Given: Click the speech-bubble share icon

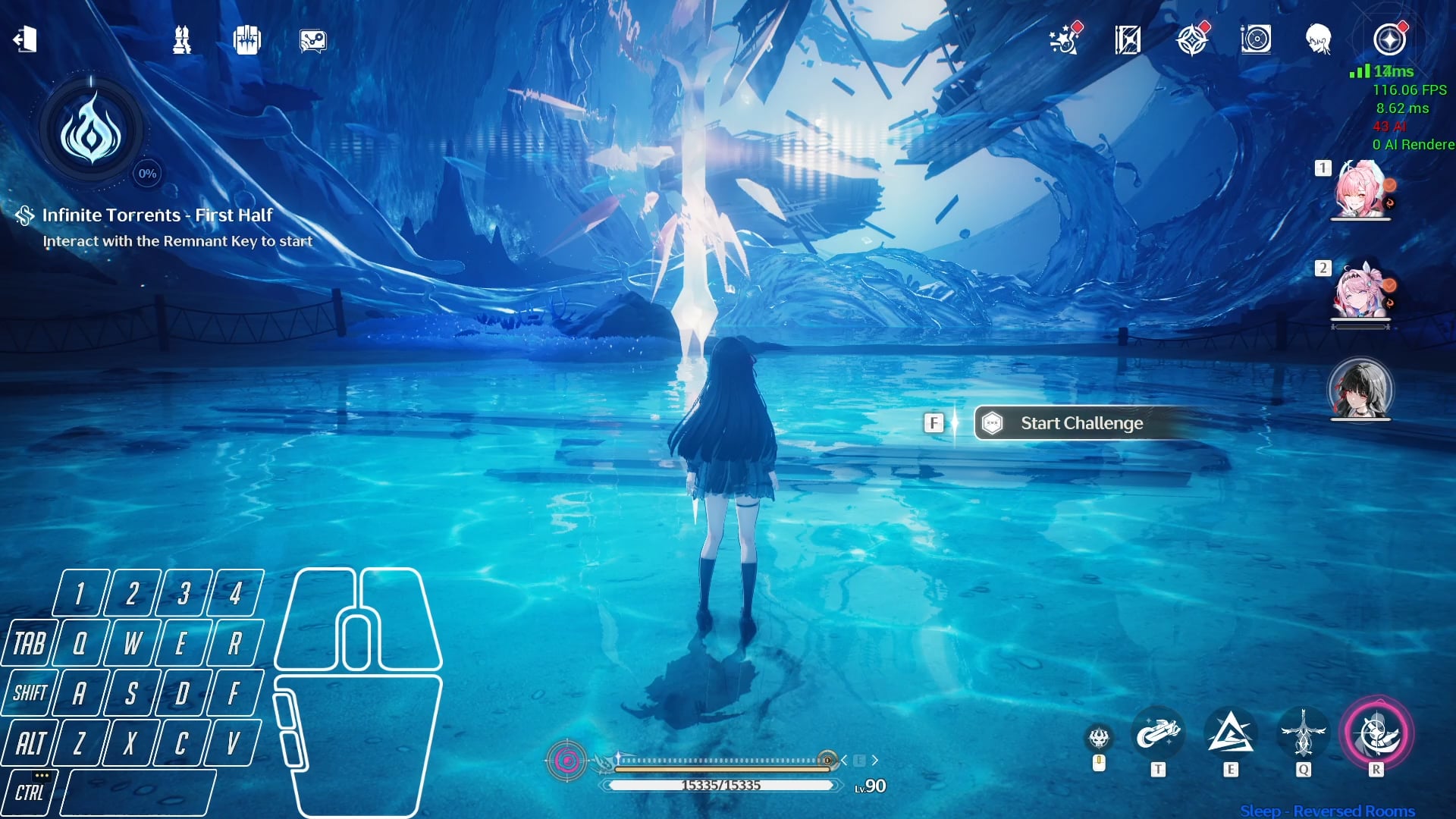Looking at the screenshot, I should (312, 40).
